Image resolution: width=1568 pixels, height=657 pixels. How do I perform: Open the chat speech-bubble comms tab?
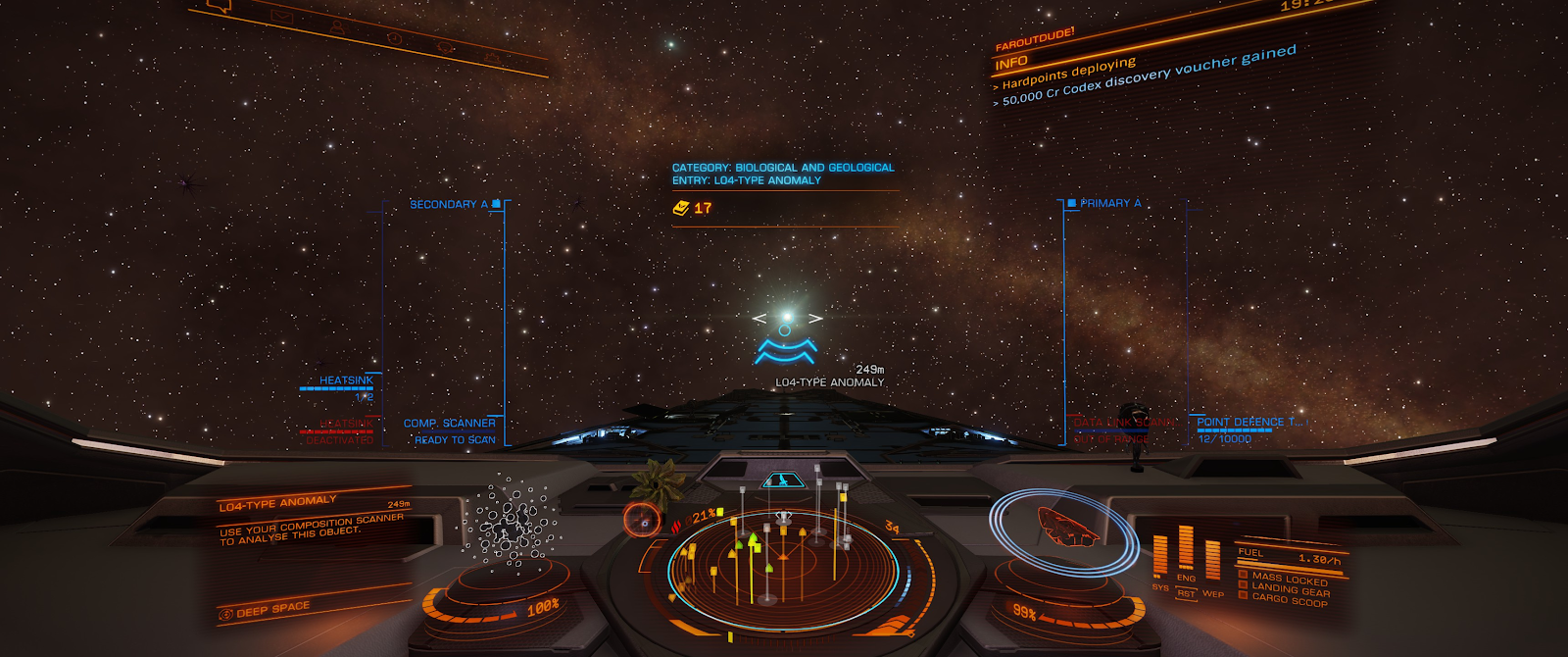[x=219, y=6]
